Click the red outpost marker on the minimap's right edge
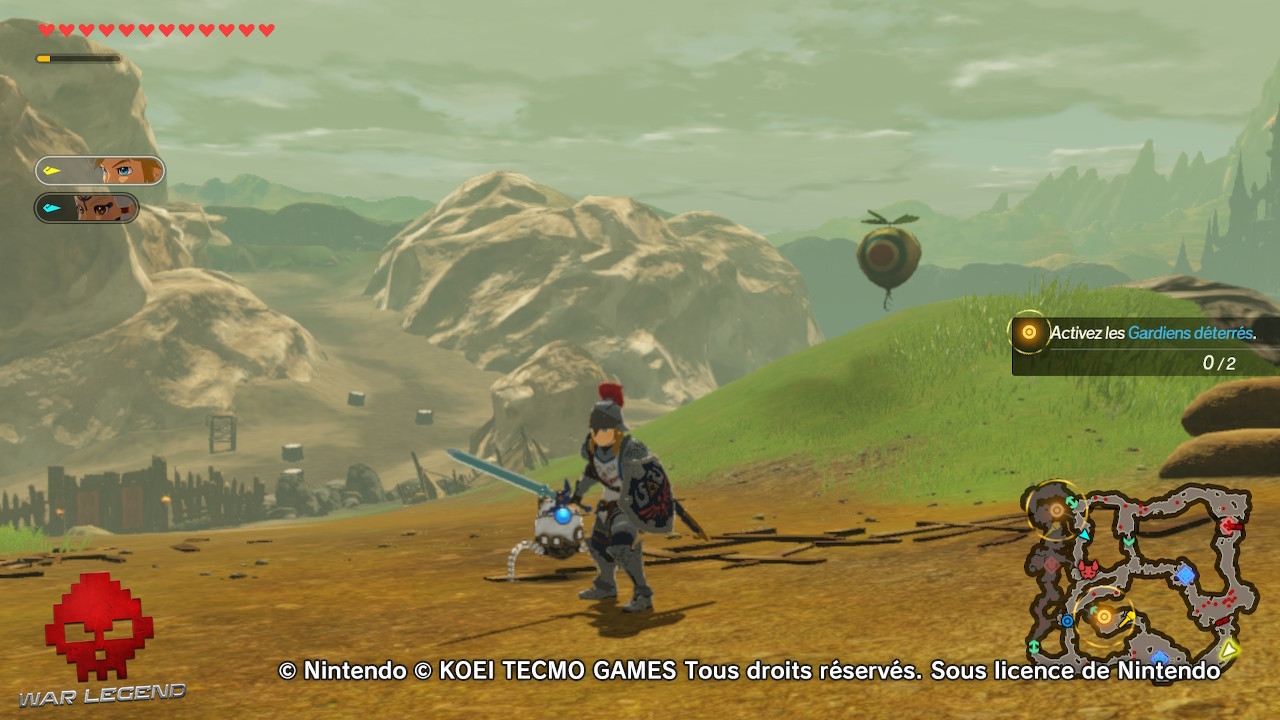 click(1228, 526)
